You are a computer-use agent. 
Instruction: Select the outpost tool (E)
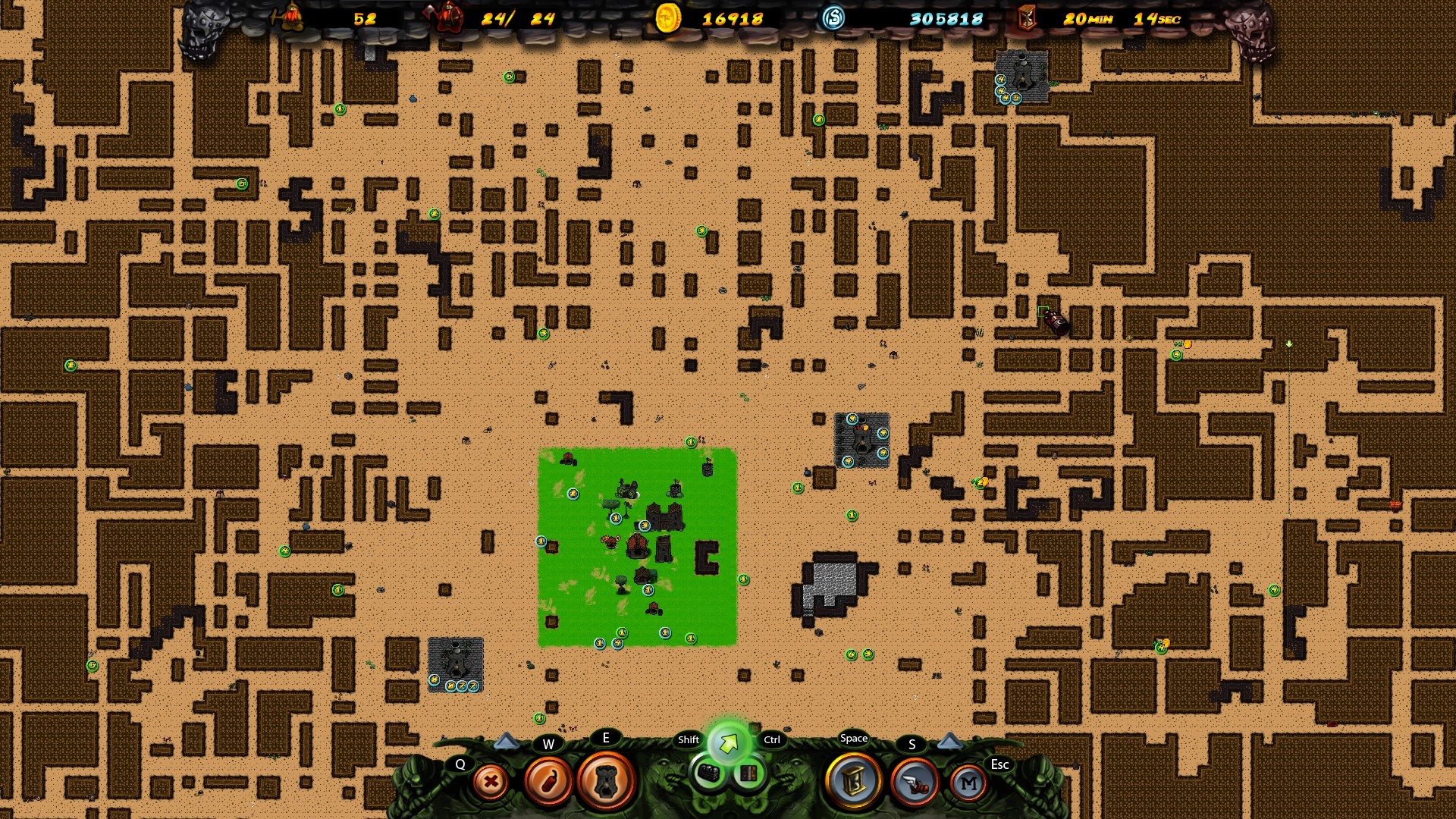click(x=607, y=782)
